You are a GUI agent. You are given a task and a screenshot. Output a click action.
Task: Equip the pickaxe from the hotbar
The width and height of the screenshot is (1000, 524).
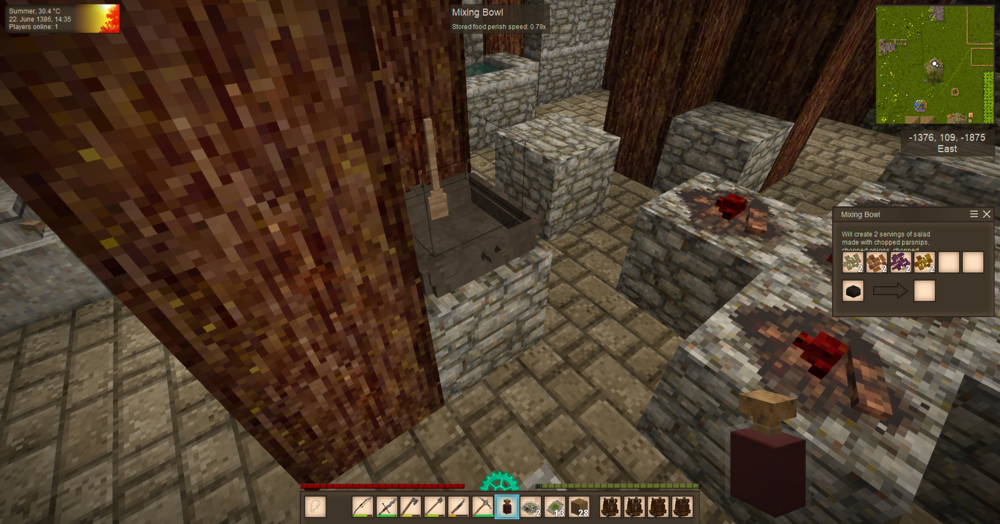click(x=483, y=506)
